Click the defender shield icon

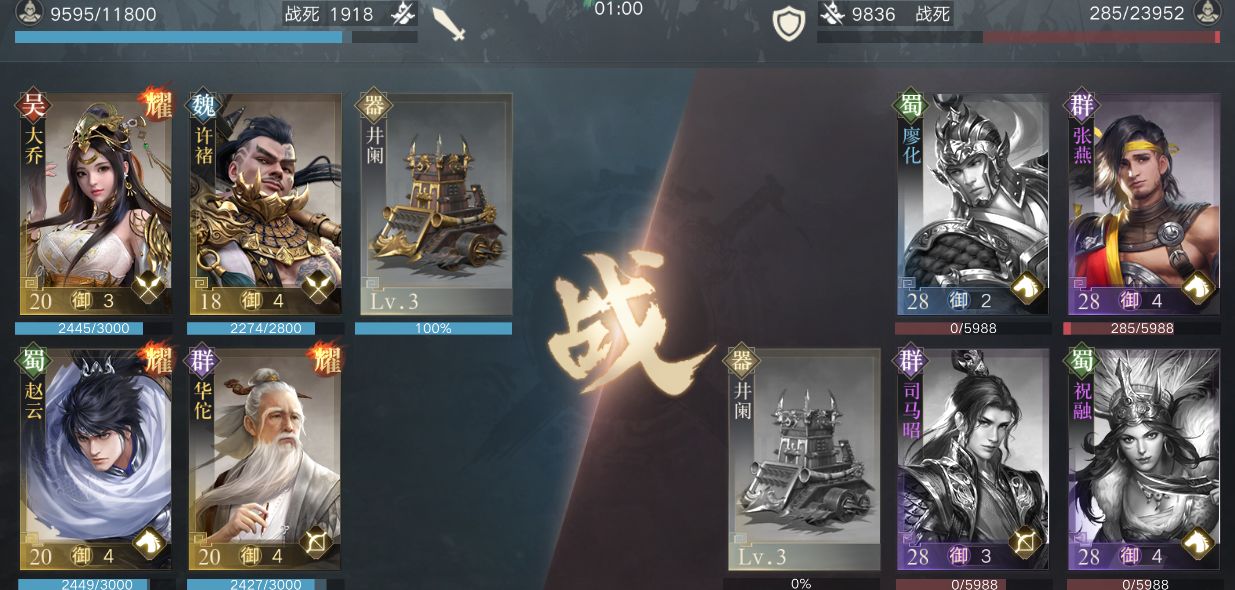click(x=788, y=24)
